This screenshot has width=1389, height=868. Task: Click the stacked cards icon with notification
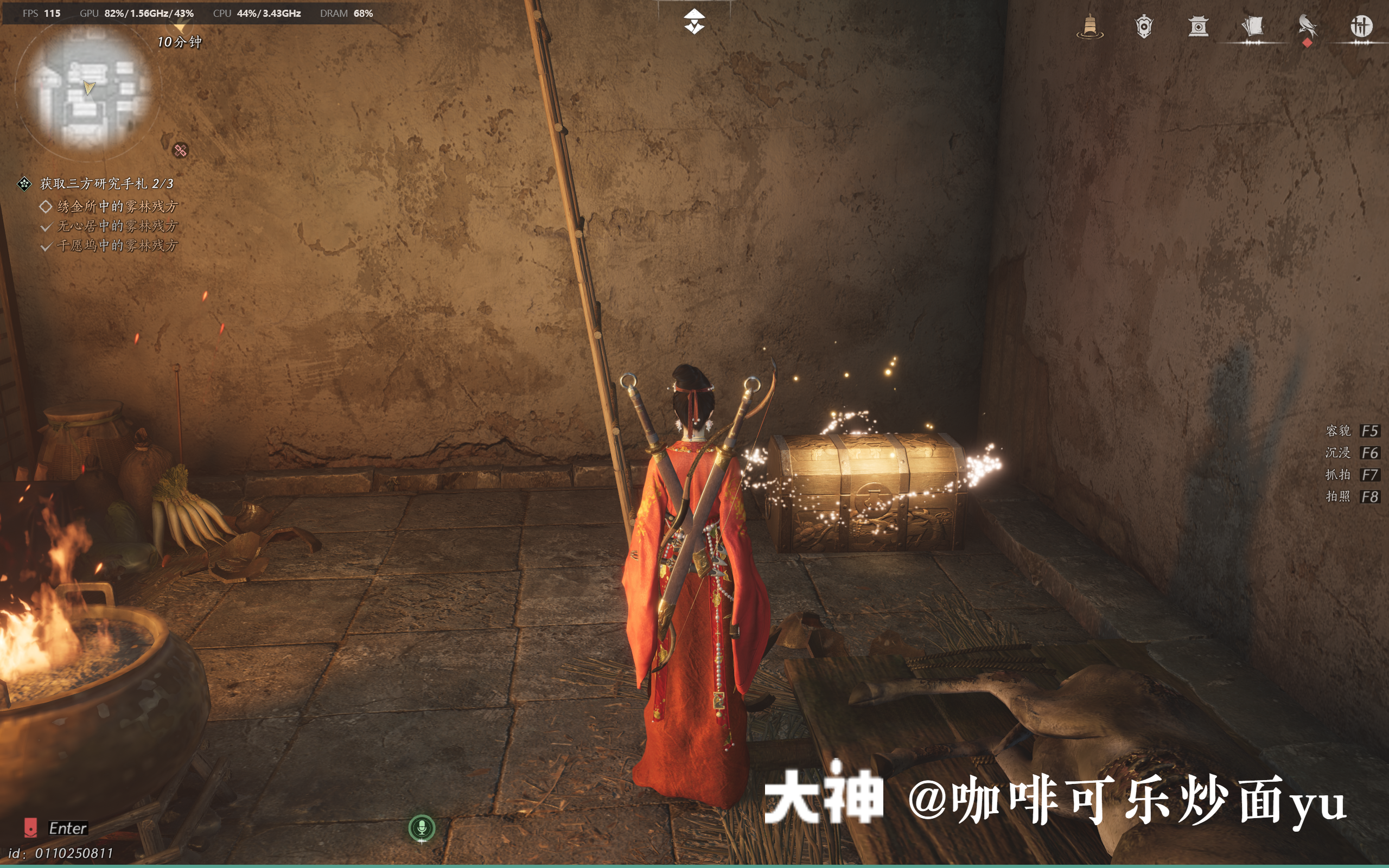[x=1253, y=26]
